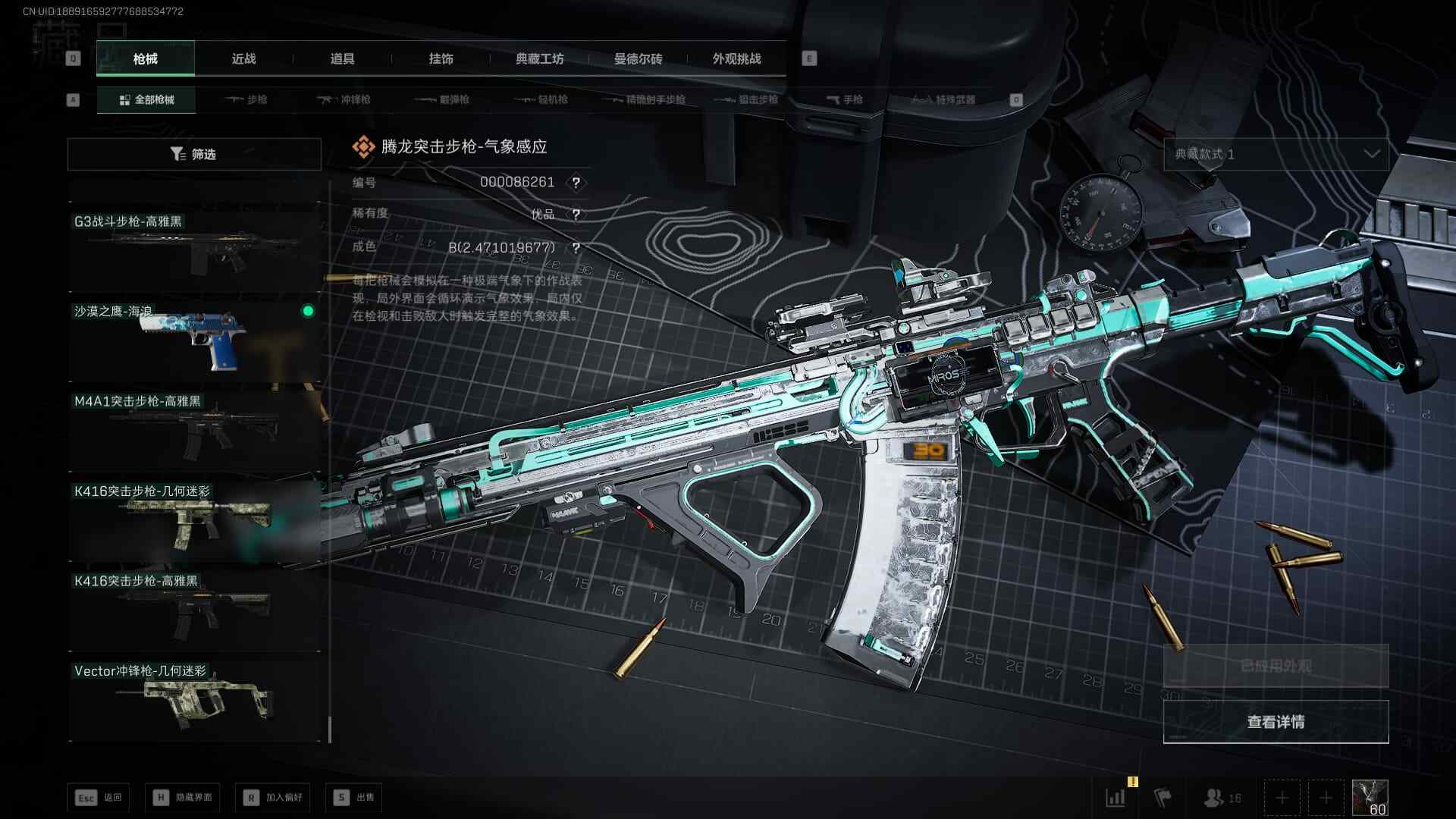Open the 曼德尔砖 tab

(638, 59)
